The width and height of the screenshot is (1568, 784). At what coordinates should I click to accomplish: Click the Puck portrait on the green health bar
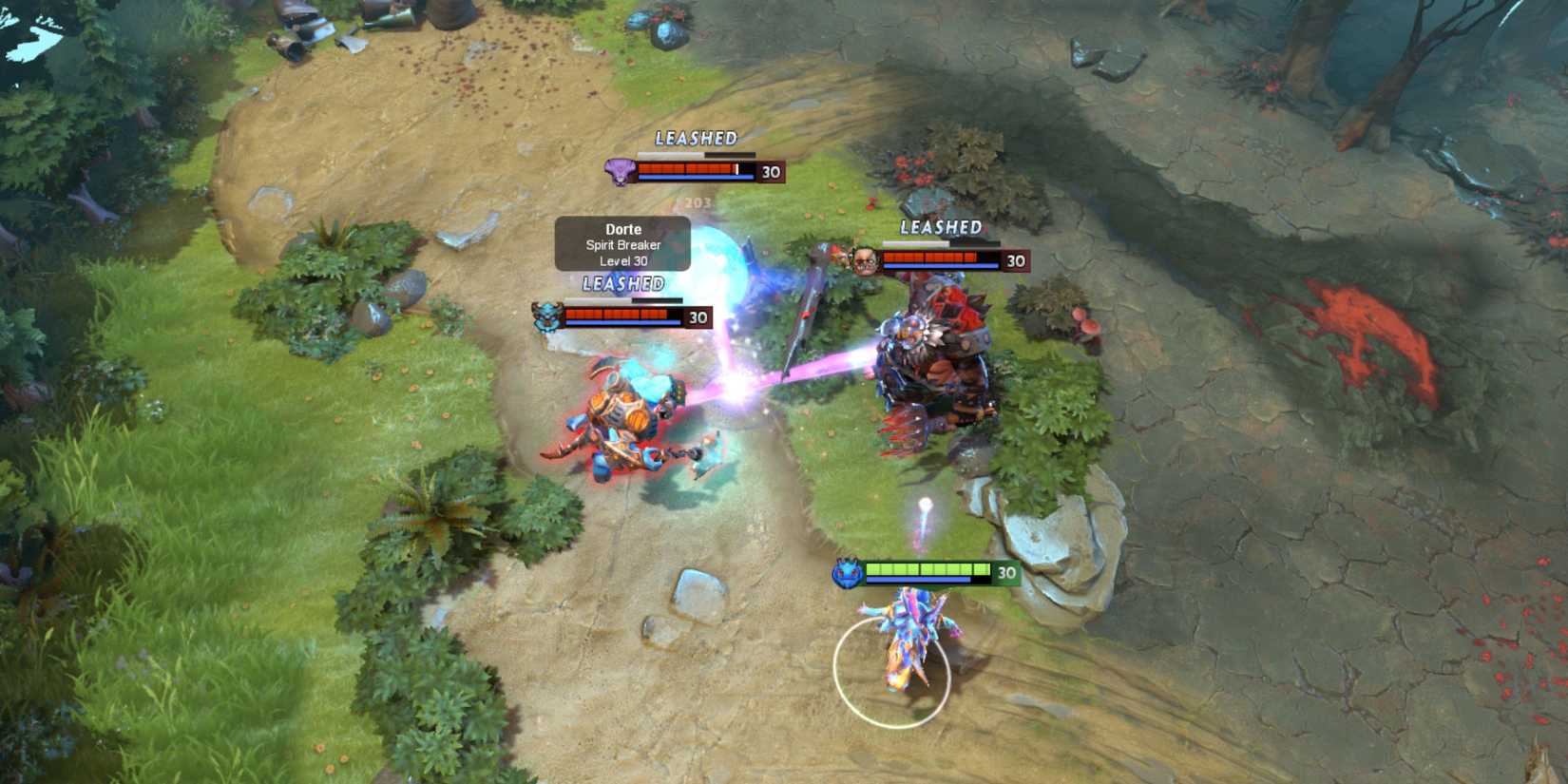coord(849,571)
